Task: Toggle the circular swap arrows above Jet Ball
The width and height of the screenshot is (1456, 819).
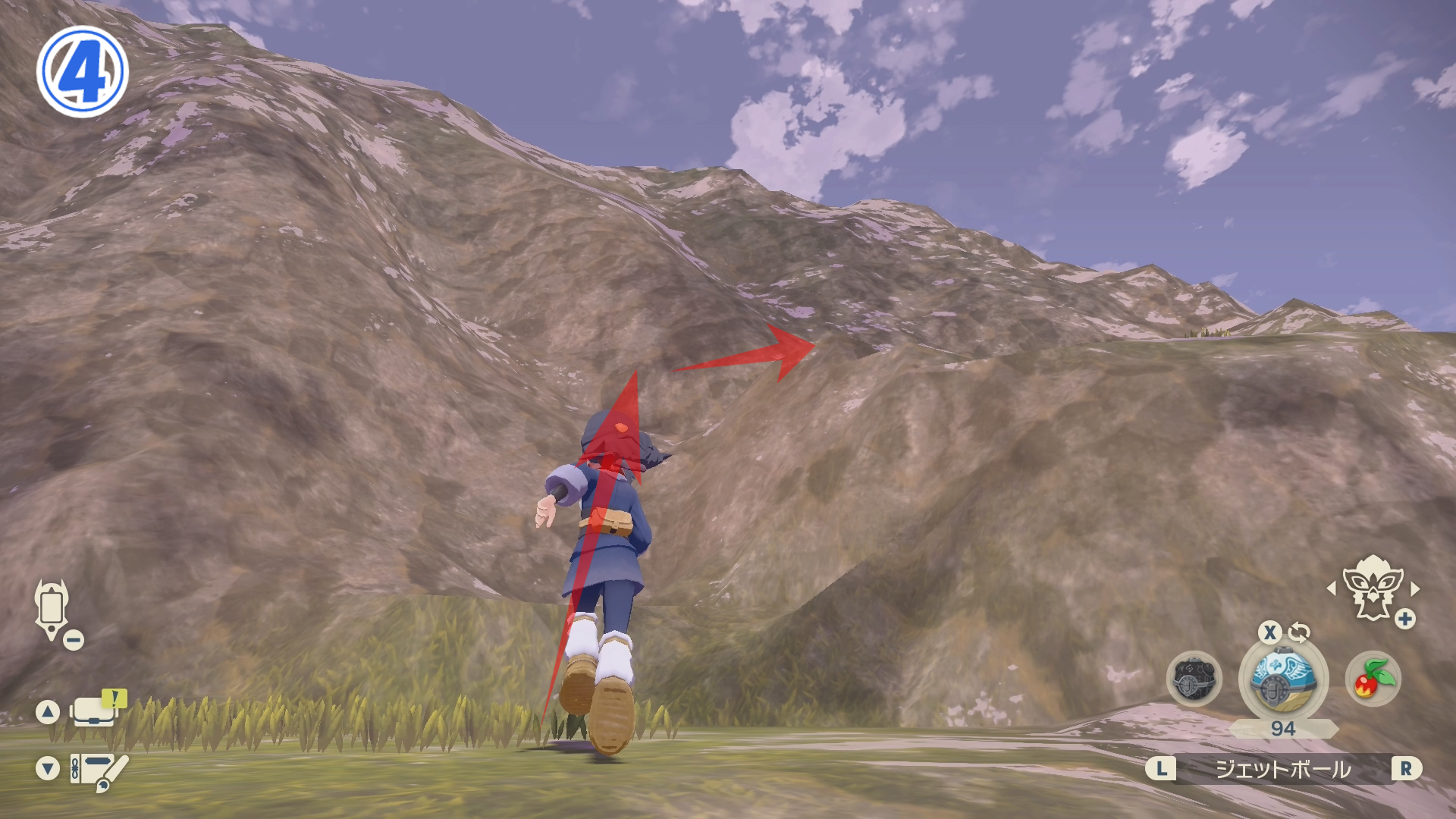Action: (x=1299, y=632)
